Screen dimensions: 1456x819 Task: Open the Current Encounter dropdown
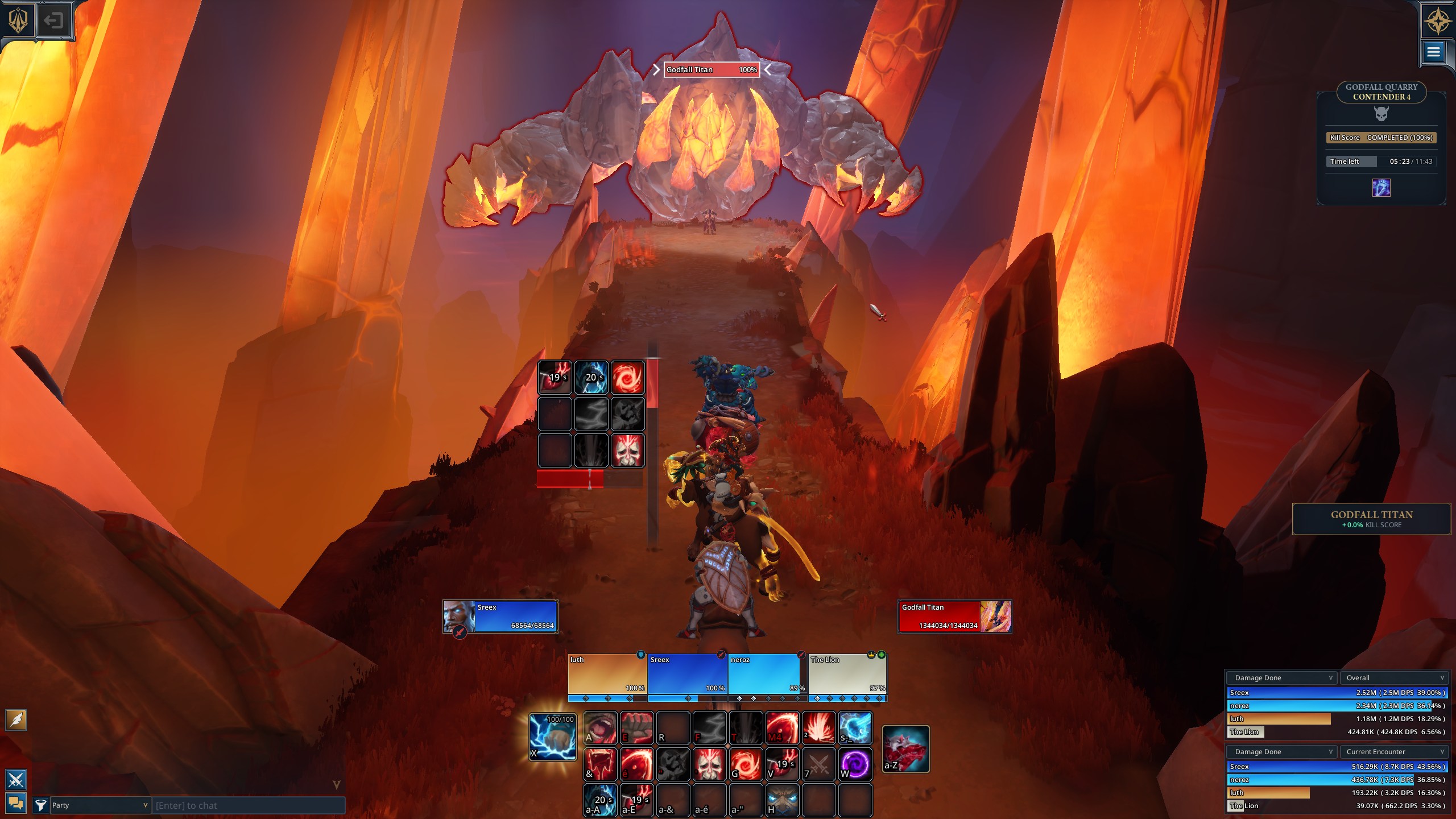(x=1394, y=752)
